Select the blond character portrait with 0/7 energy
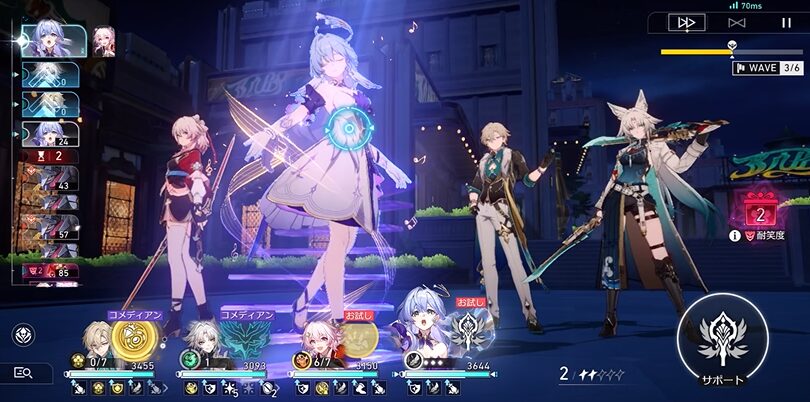 click(97, 337)
